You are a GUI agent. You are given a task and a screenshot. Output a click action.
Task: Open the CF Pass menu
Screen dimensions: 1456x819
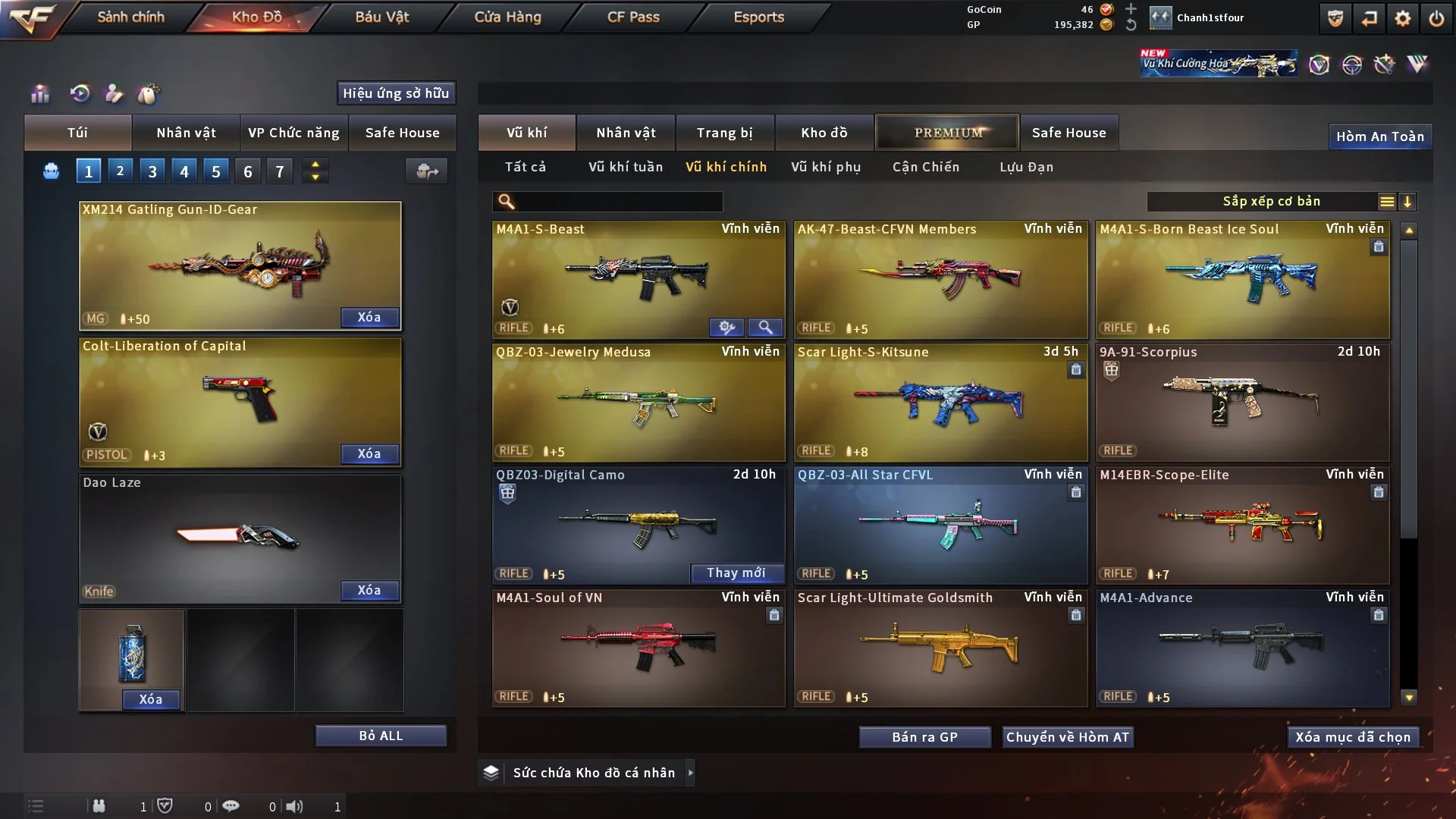click(633, 17)
